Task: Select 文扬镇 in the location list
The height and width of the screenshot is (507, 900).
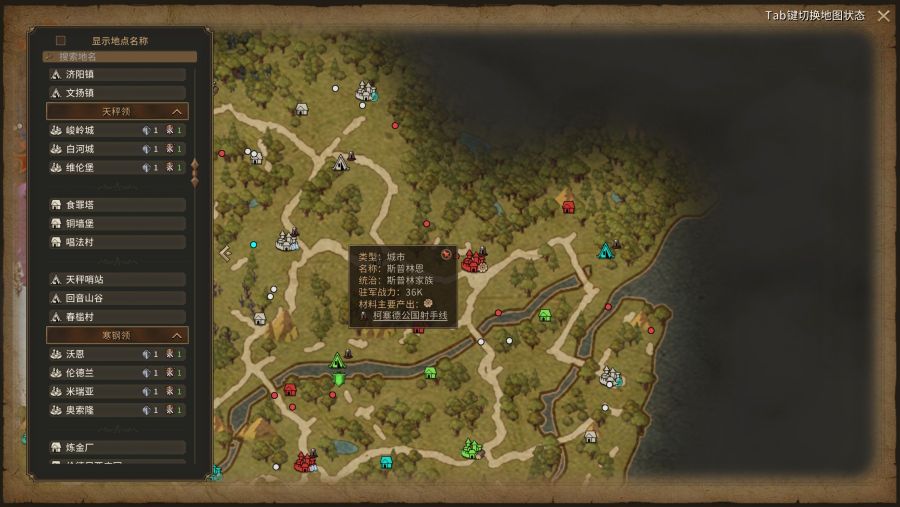Action: pyautogui.click(x=116, y=93)
